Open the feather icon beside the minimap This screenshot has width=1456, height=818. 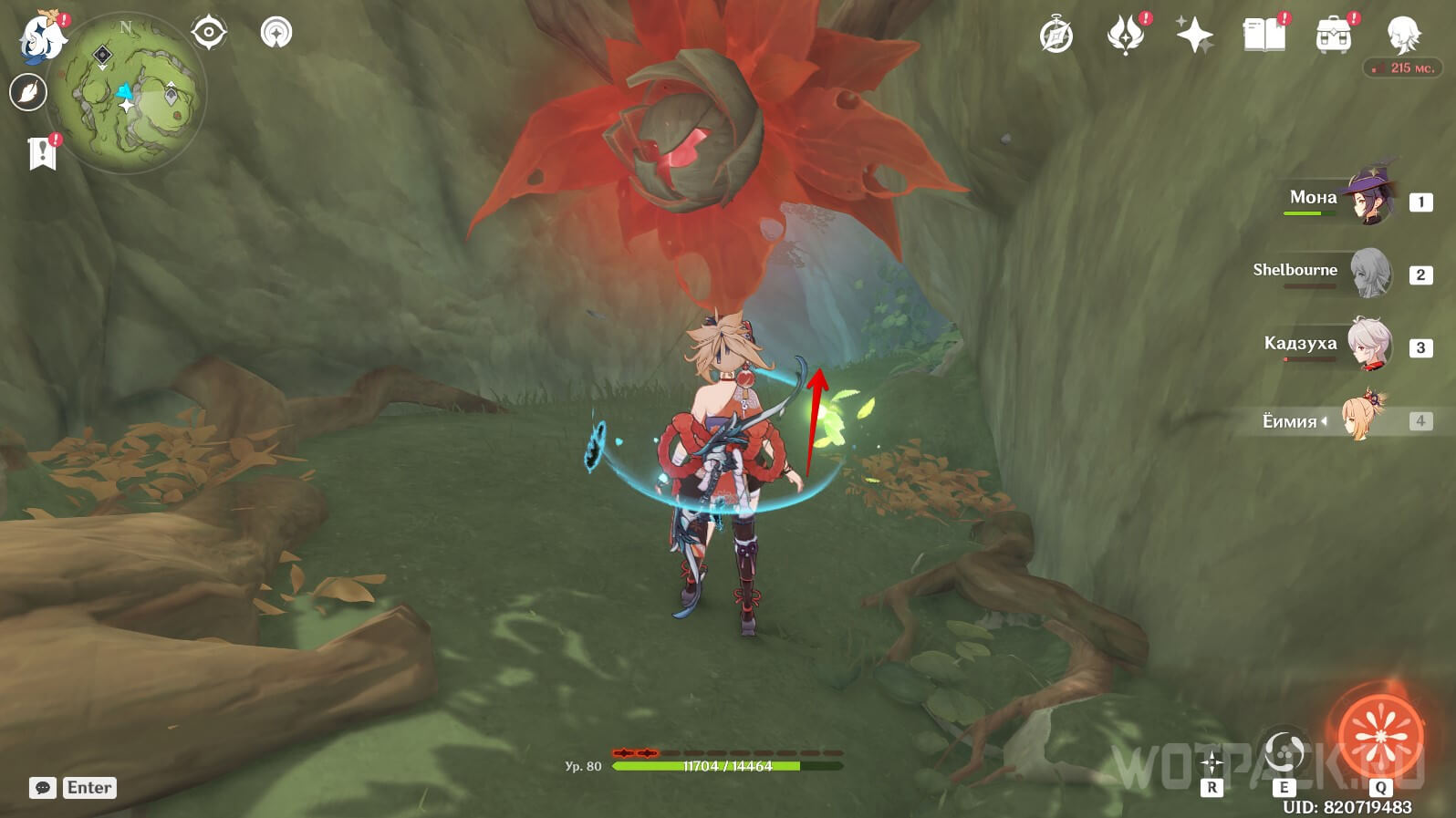(x=28, y=92)
